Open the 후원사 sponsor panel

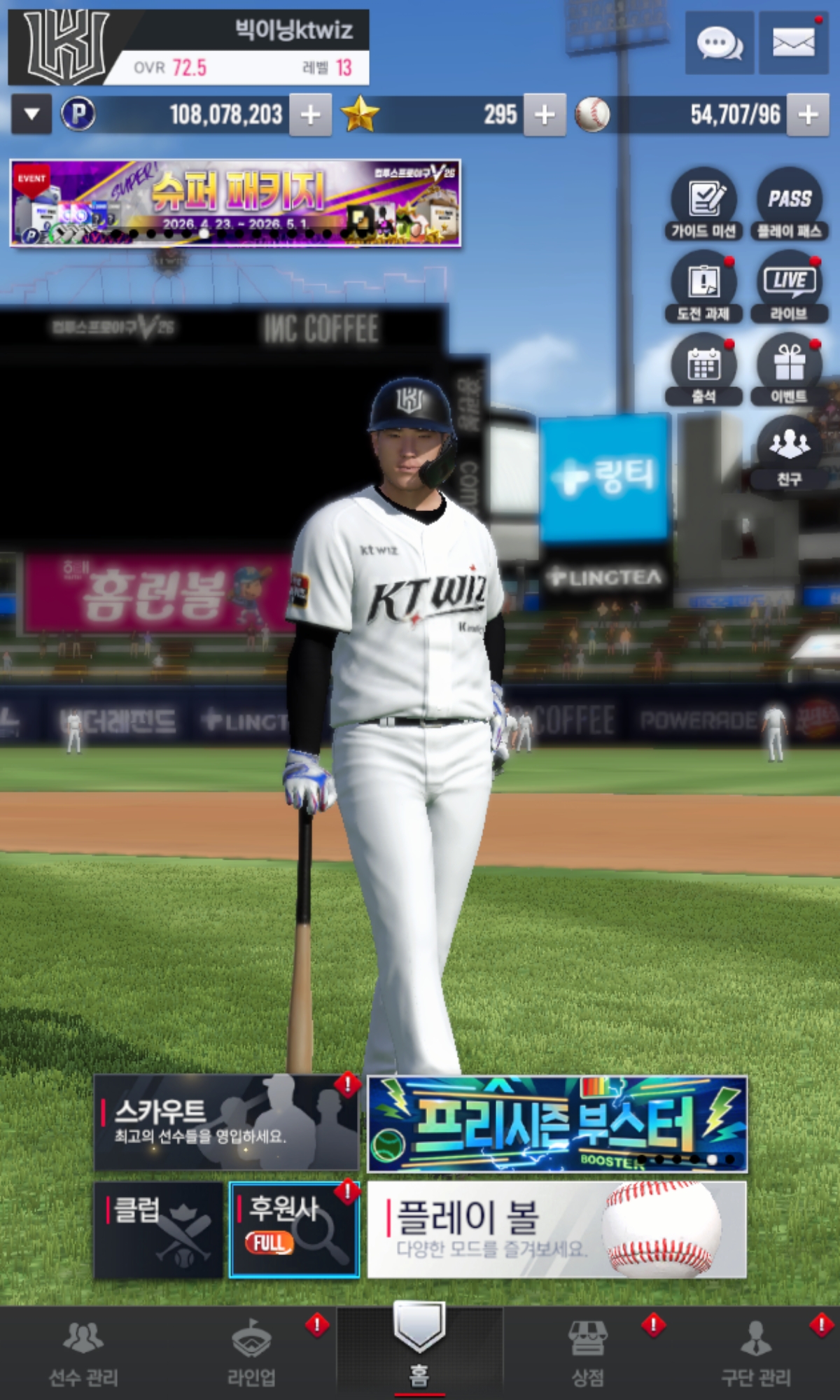click(294, 1230)
